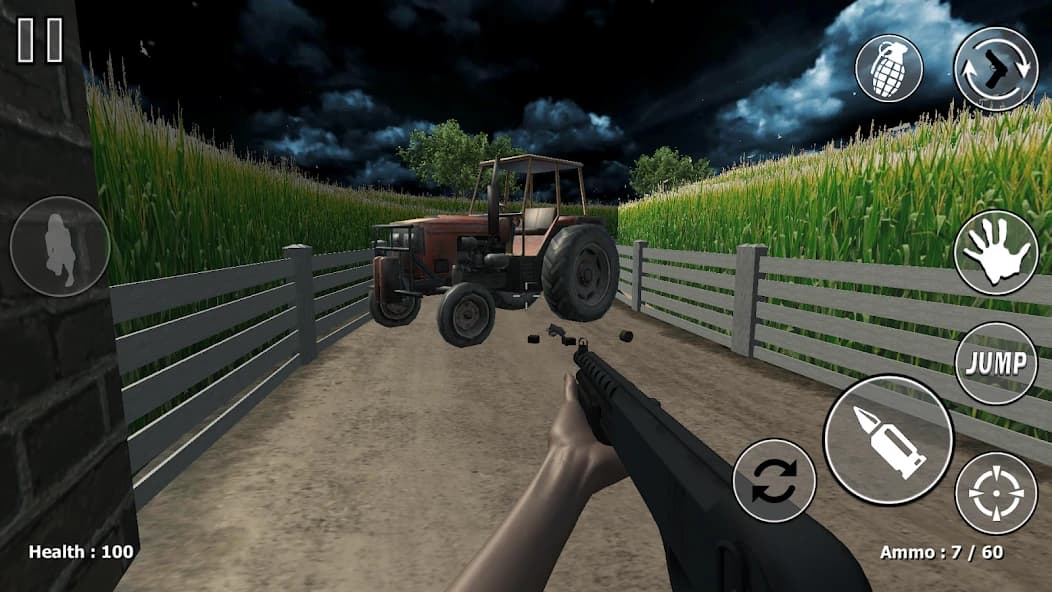Pause the game

40,40
